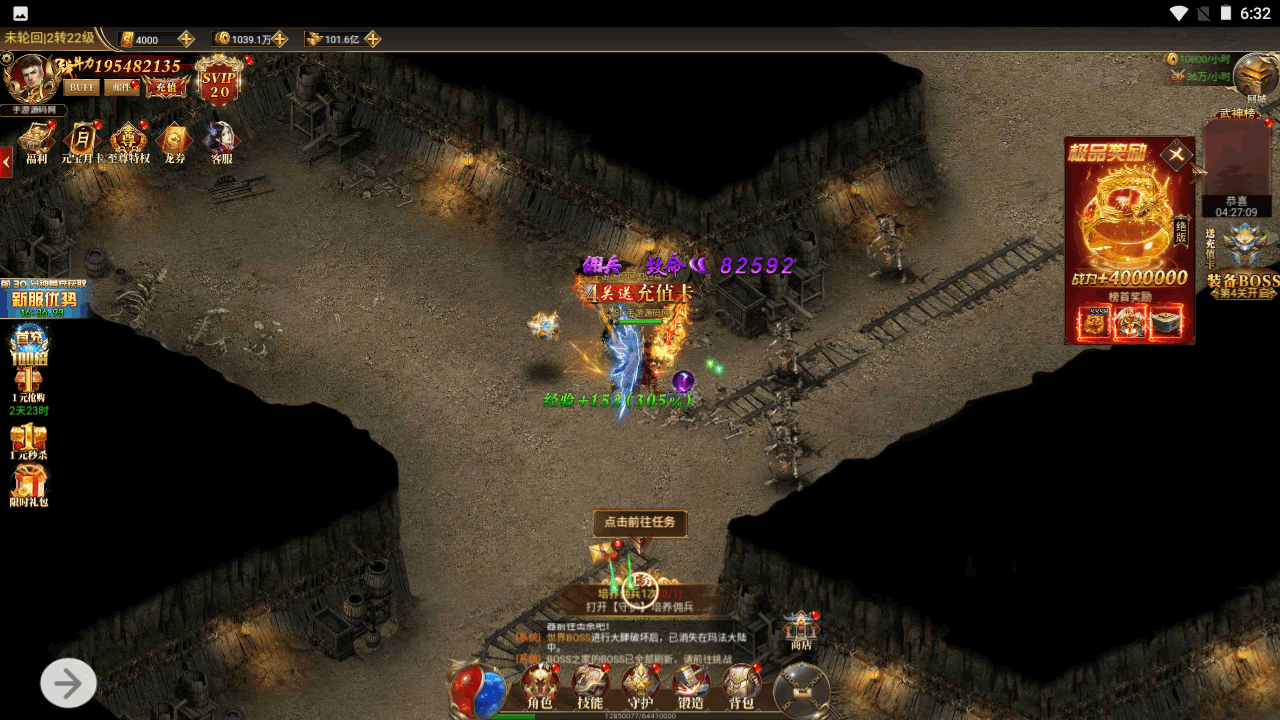1280x720 pixels.
Task: Open the 守护 guardian menu
Action: (640, 686)
